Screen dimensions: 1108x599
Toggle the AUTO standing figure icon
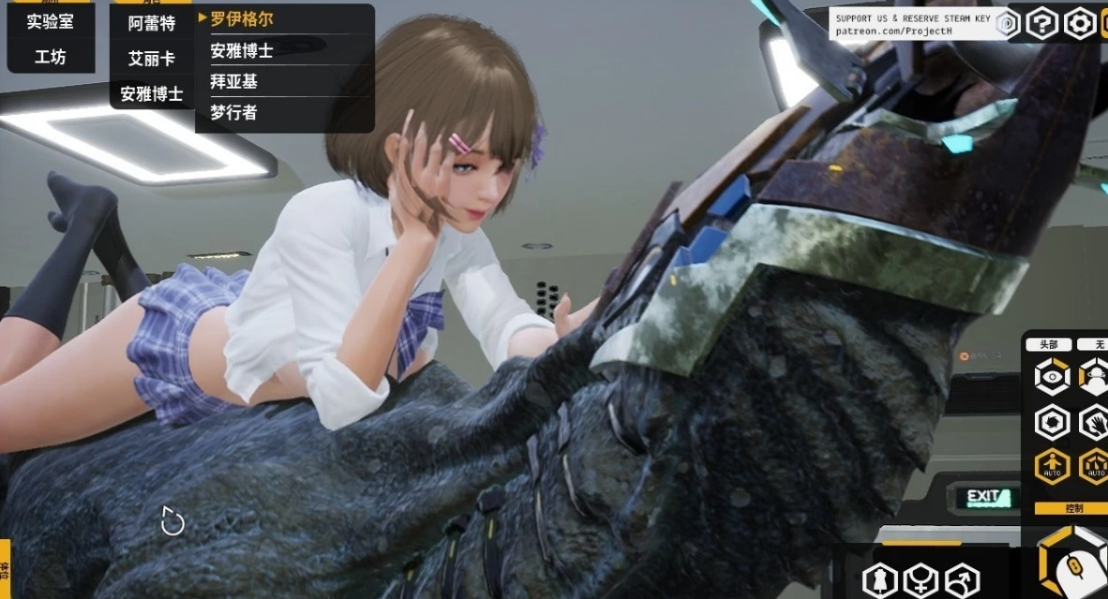point(1052,466)
